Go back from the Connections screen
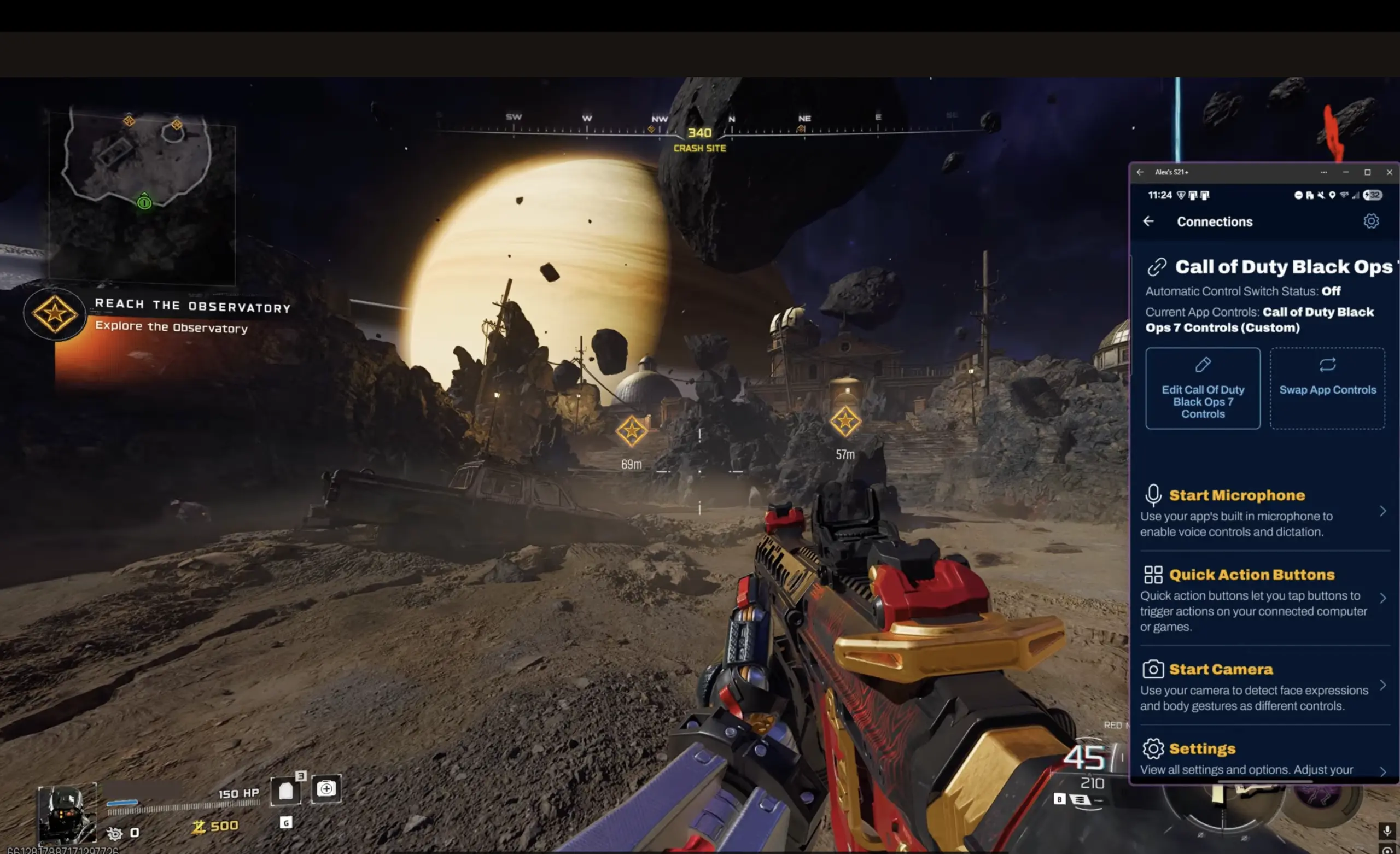 pos(1148,221)
